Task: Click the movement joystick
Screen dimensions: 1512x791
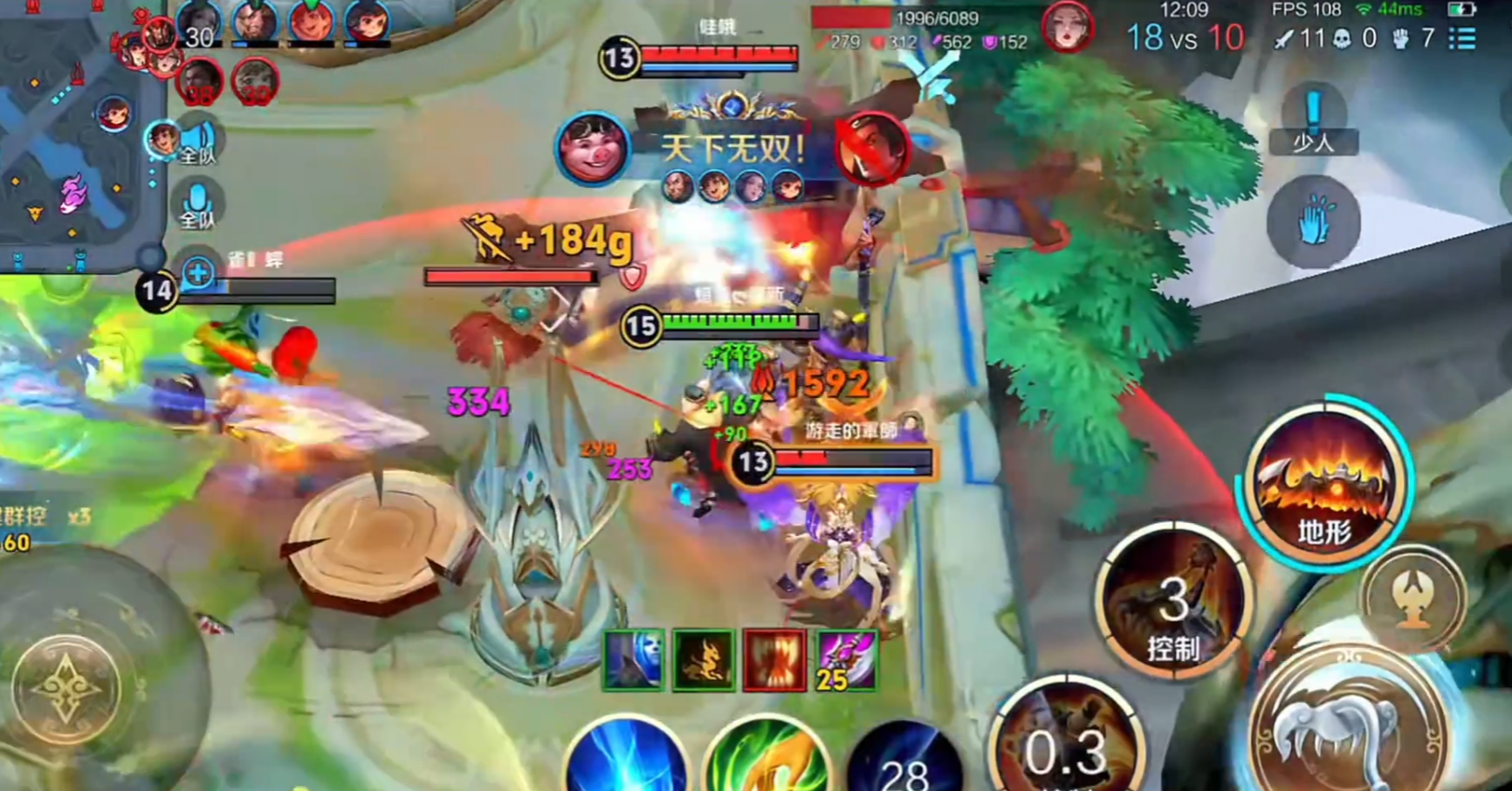Action: pos(67,689)
